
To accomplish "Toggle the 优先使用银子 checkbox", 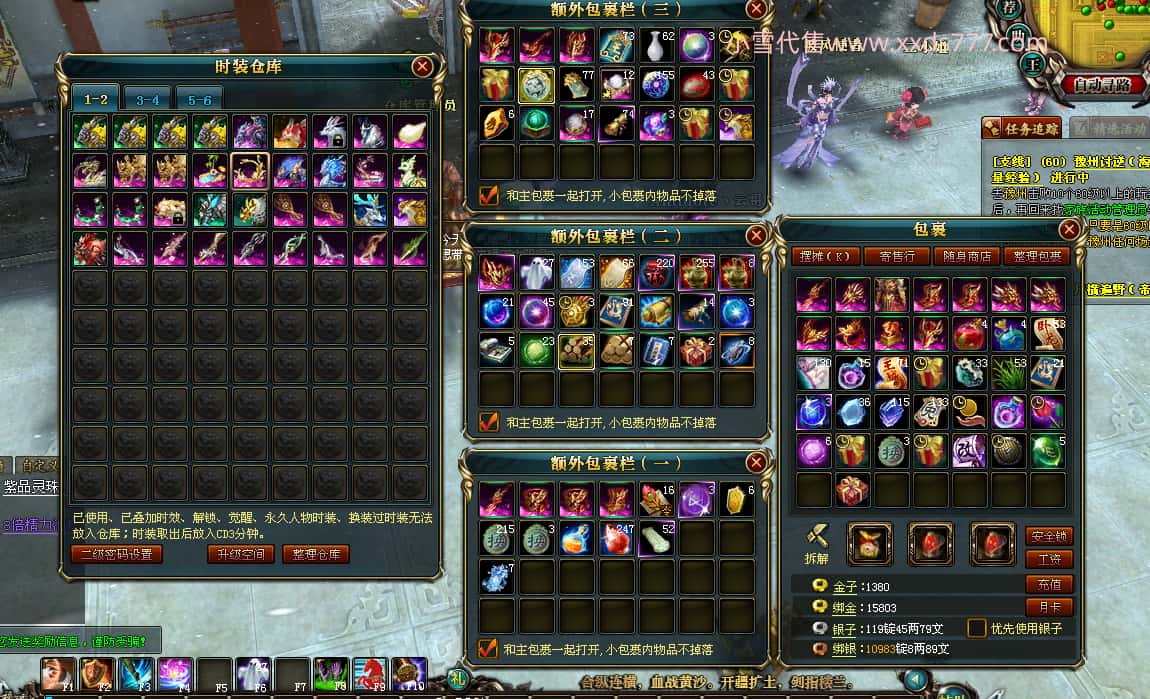I will pos(977,629).
